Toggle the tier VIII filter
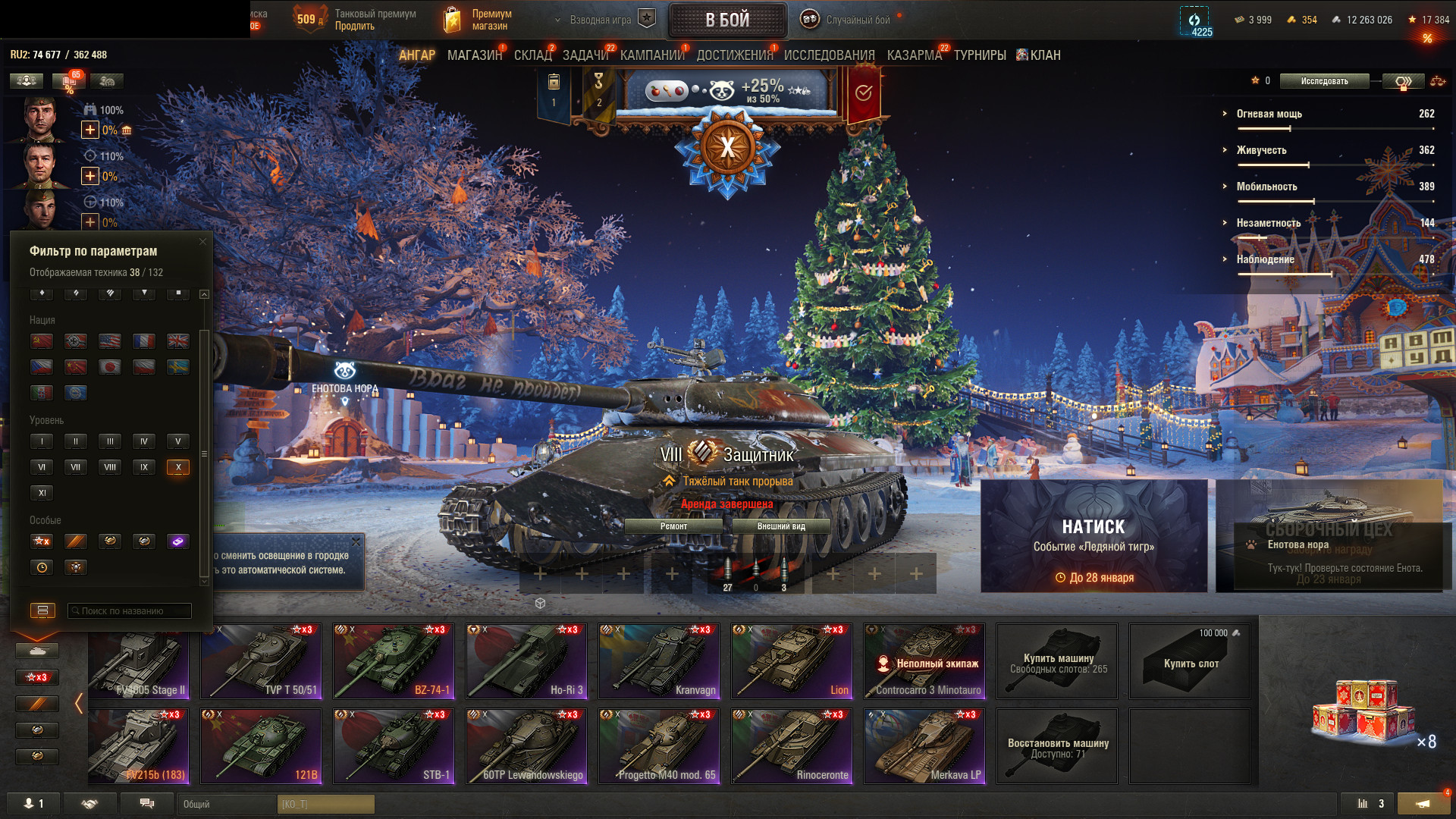 tap(110, 467)
